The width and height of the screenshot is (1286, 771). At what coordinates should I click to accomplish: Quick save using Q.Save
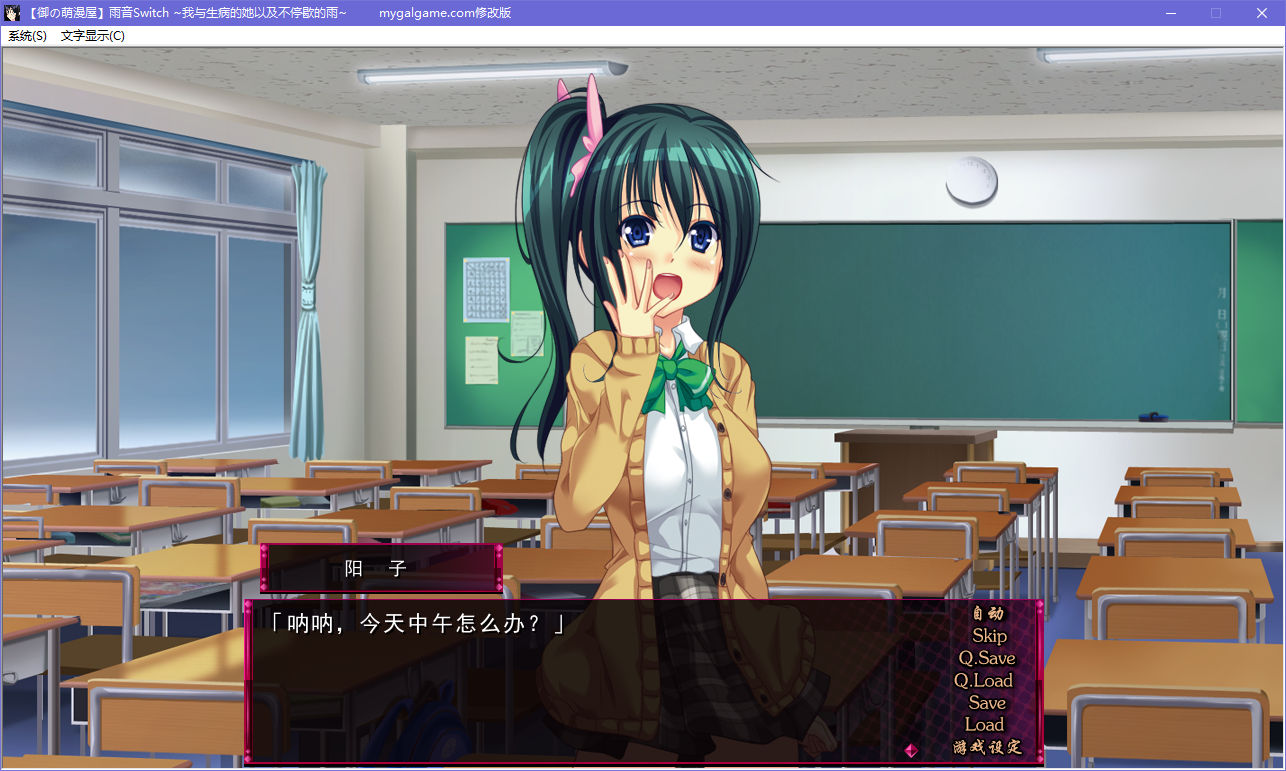(x=987, y=658)
